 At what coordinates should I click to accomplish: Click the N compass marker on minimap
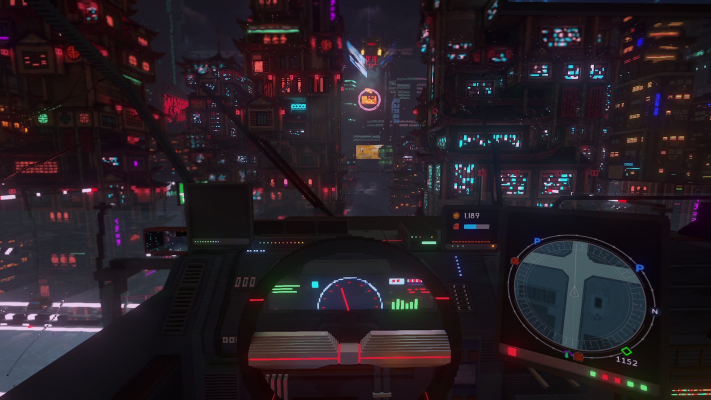pos(655,311)
